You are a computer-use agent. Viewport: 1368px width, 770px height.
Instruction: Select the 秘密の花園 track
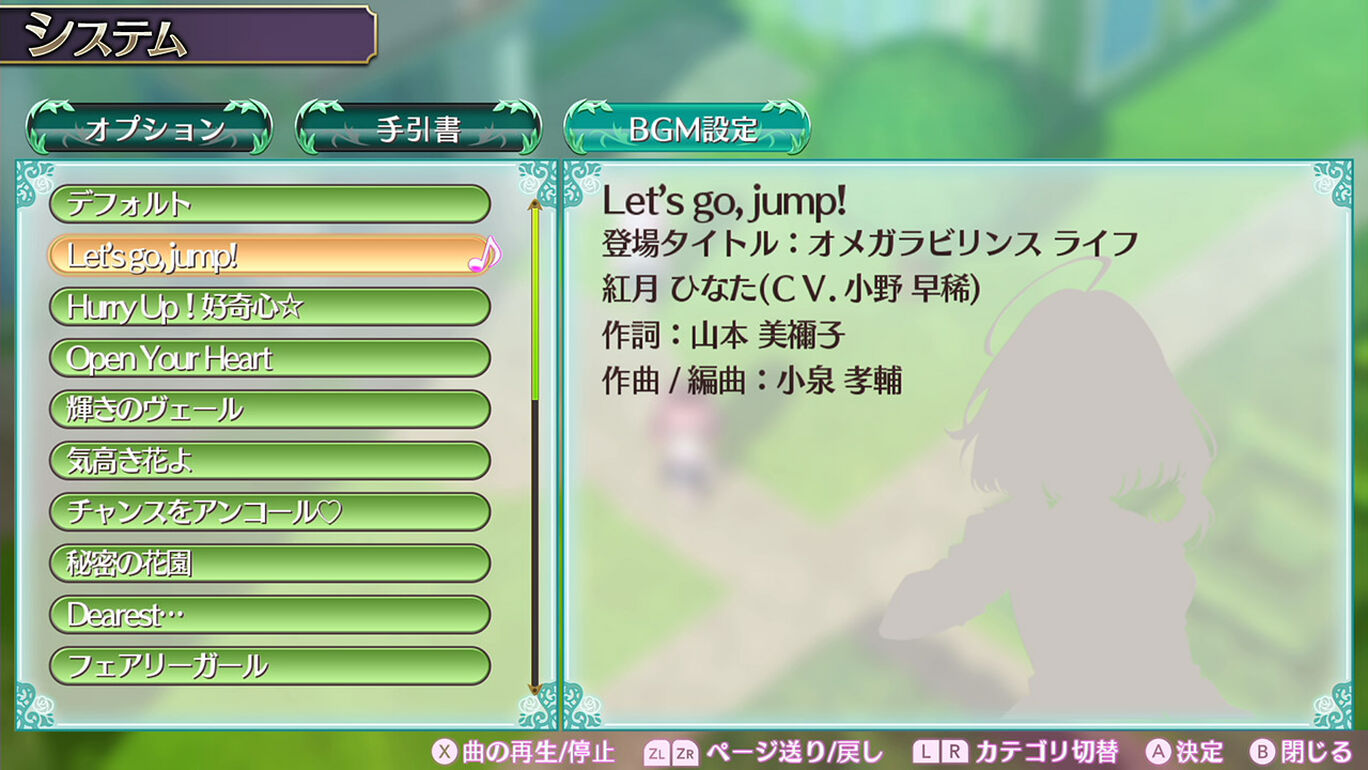(269, 563)
